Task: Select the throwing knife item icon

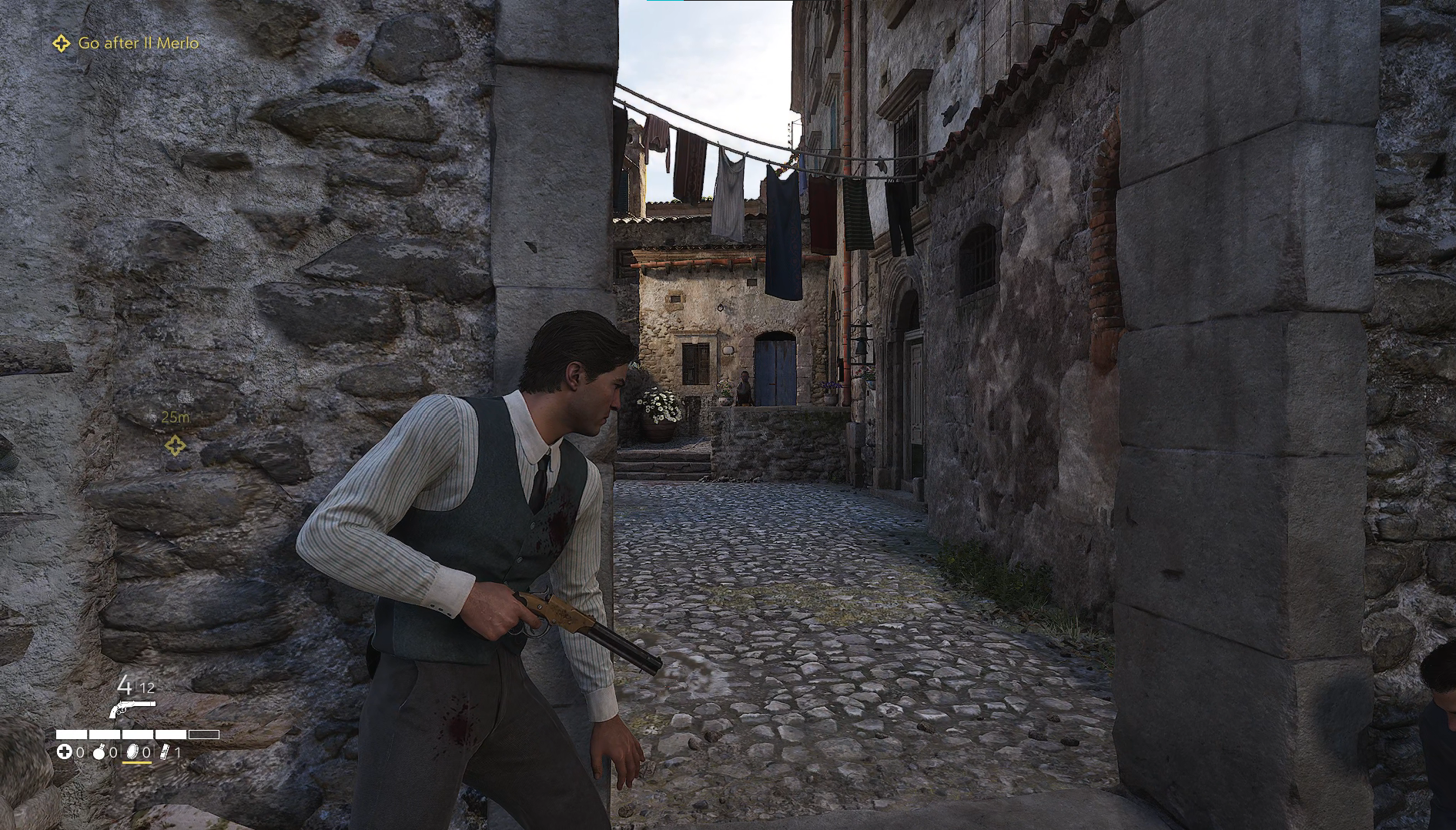Action: tap(164, 752)
